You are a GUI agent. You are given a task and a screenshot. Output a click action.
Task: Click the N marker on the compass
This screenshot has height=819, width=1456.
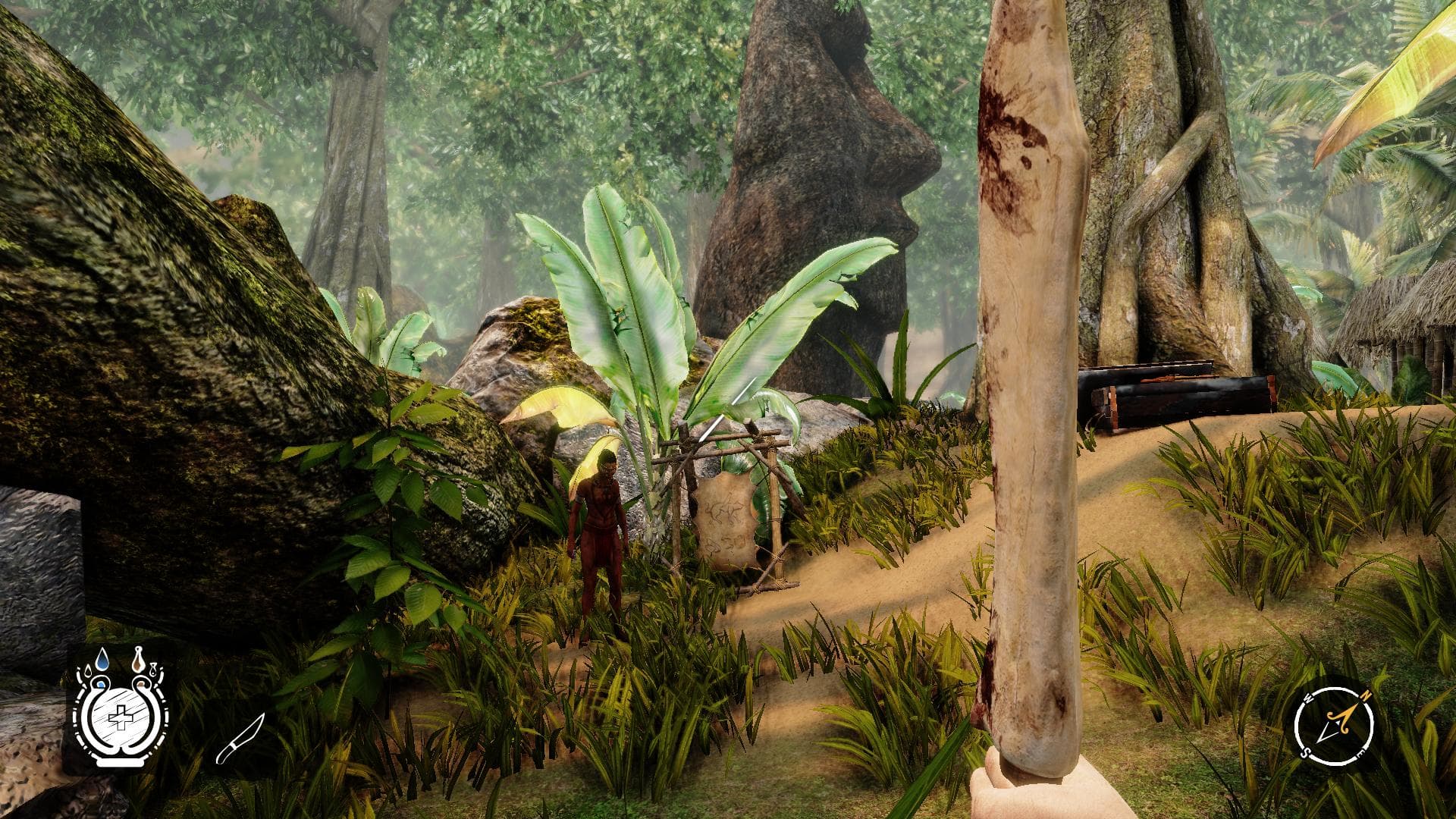coord(1365,696)
